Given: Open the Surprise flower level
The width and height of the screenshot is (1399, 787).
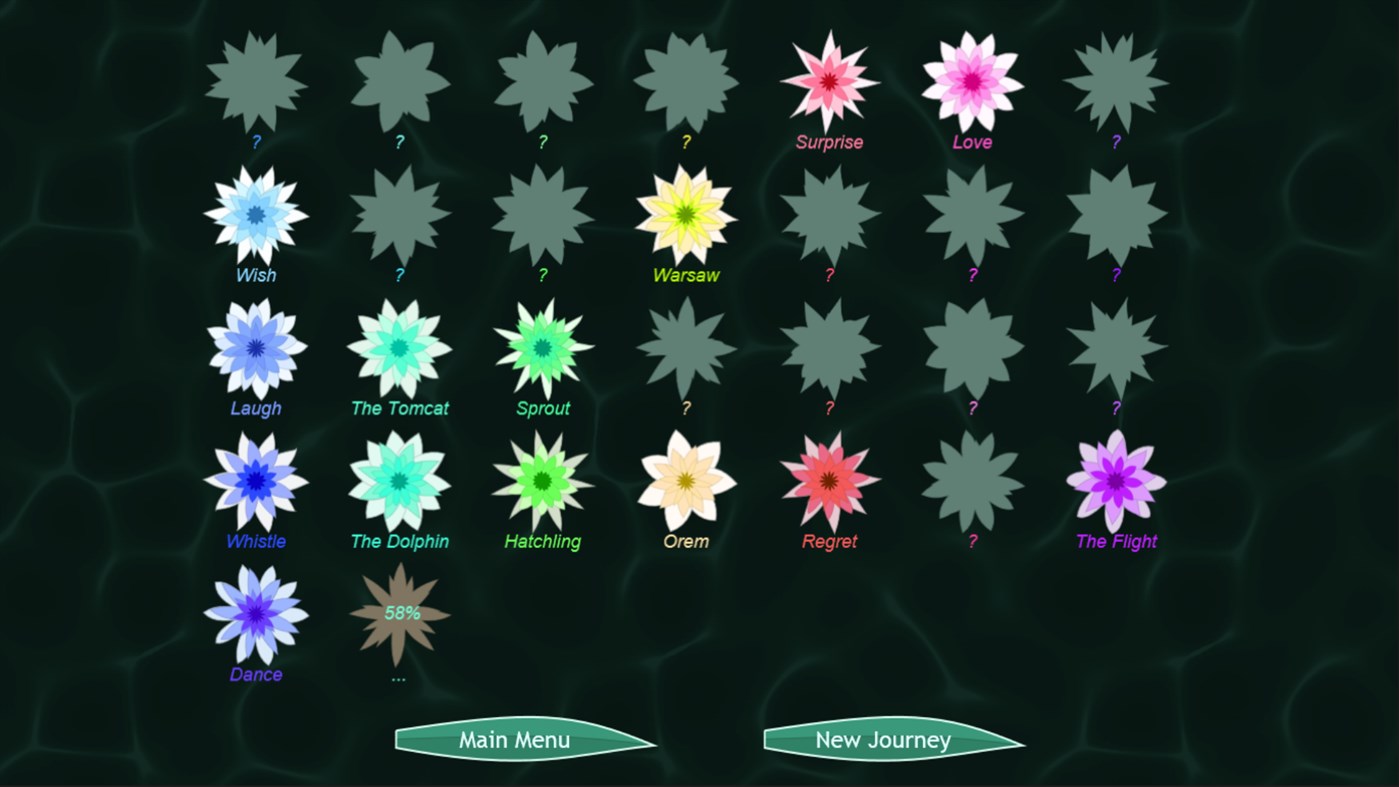Looking at the screenshot, I should tap(829, 80).
